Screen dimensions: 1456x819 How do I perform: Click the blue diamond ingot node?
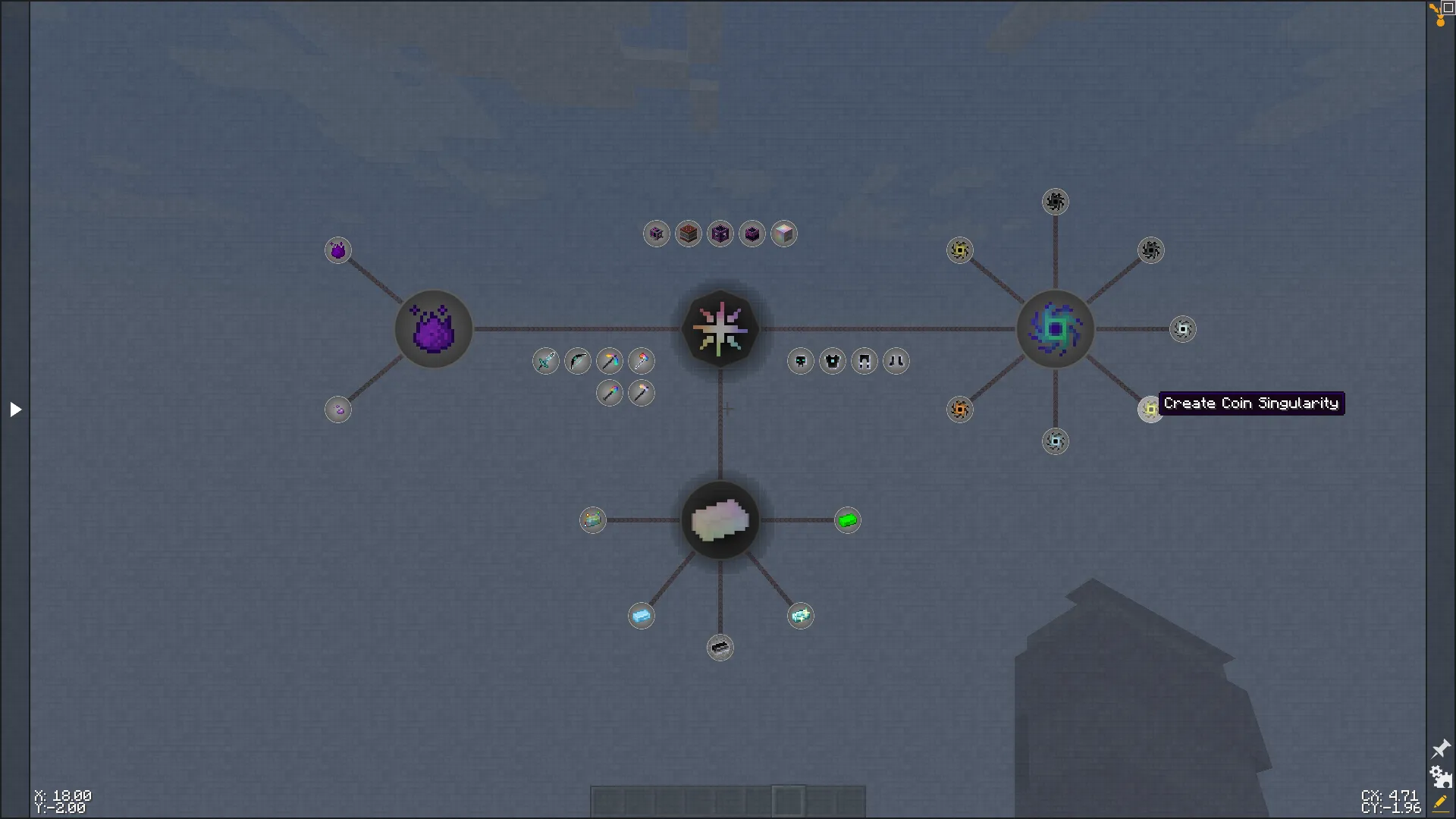642,616
